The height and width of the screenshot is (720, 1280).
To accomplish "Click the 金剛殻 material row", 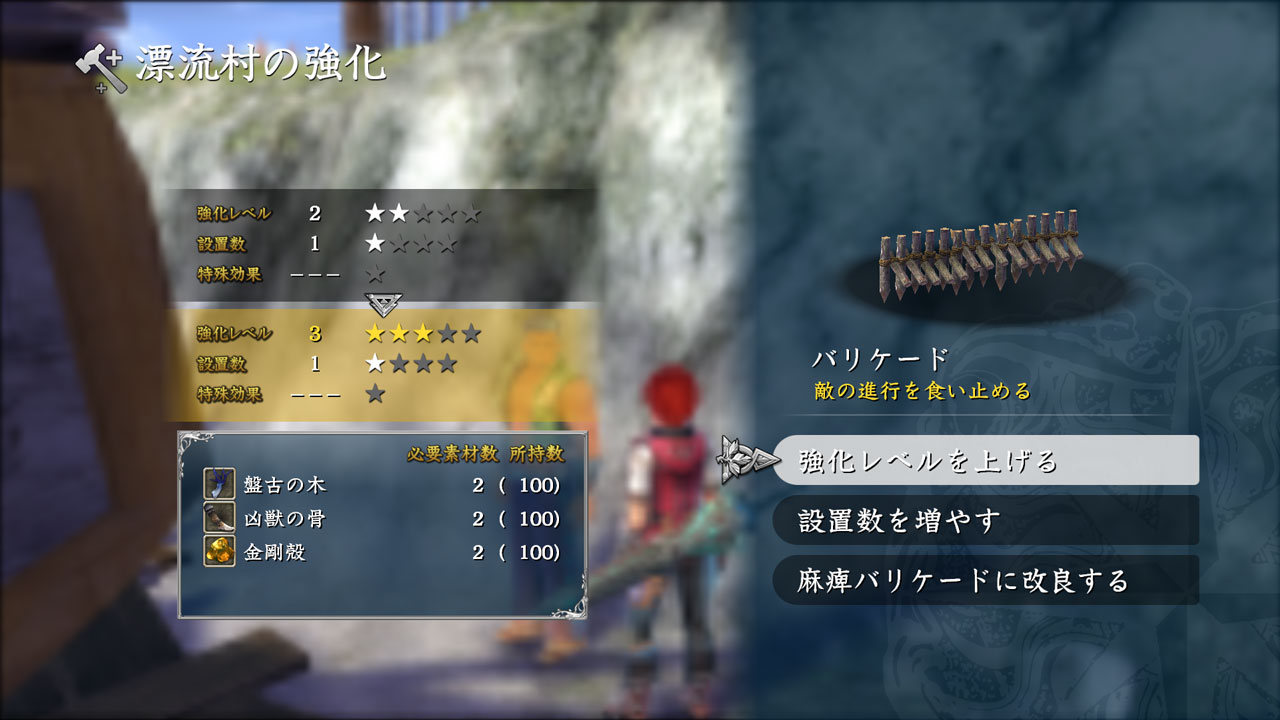I will 382,552.
